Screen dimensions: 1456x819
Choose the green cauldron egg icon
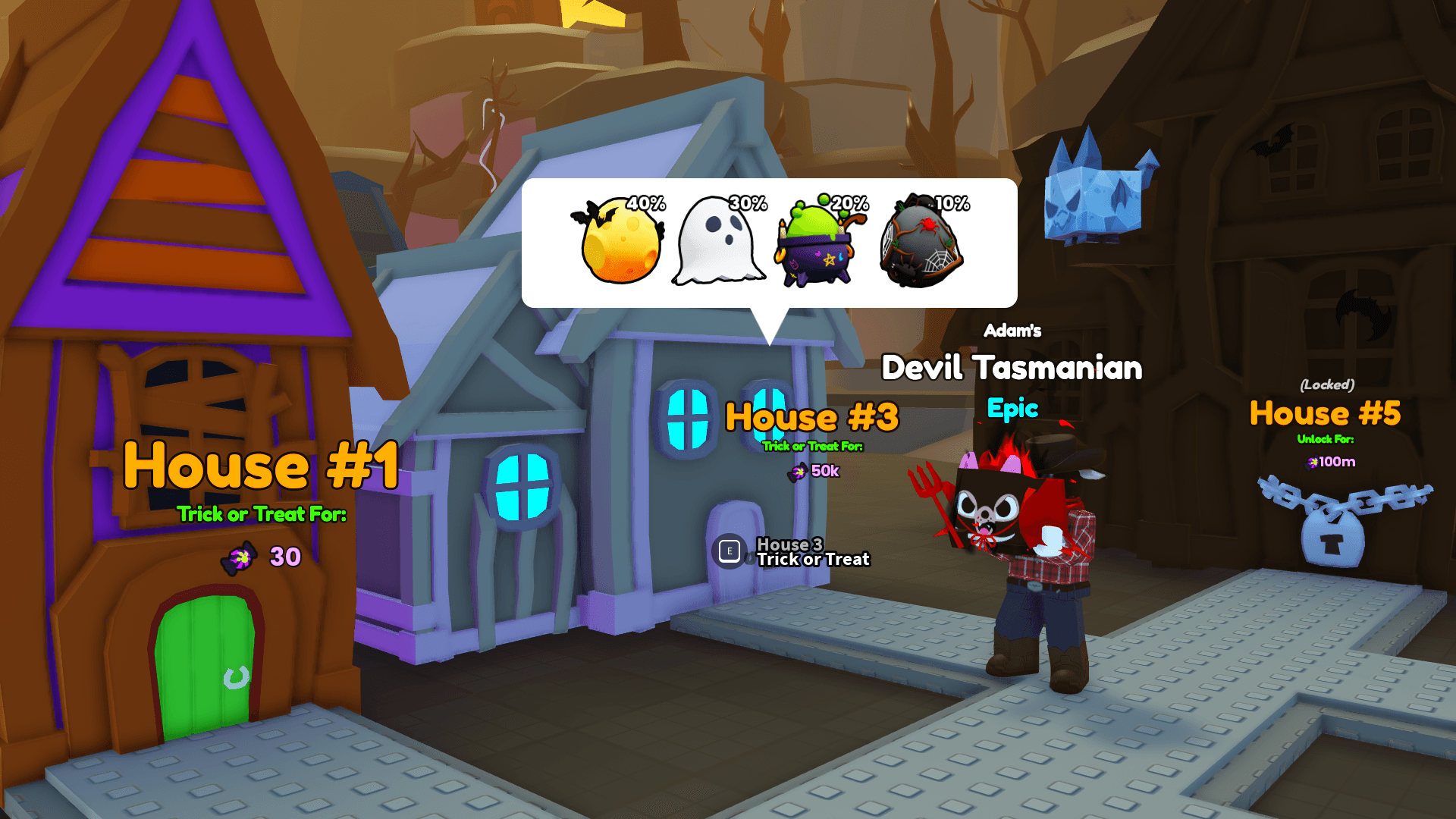tap(819, 244)
